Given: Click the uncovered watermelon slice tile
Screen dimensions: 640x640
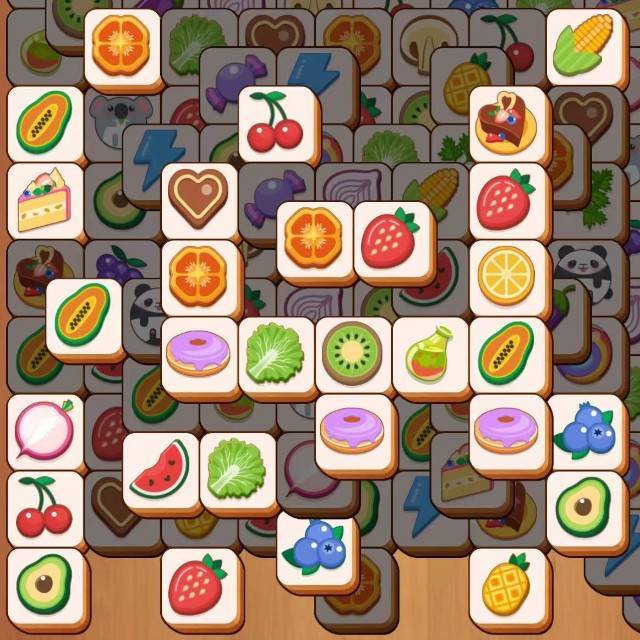Looking at the screenshot, I should [x=160, y=468].
